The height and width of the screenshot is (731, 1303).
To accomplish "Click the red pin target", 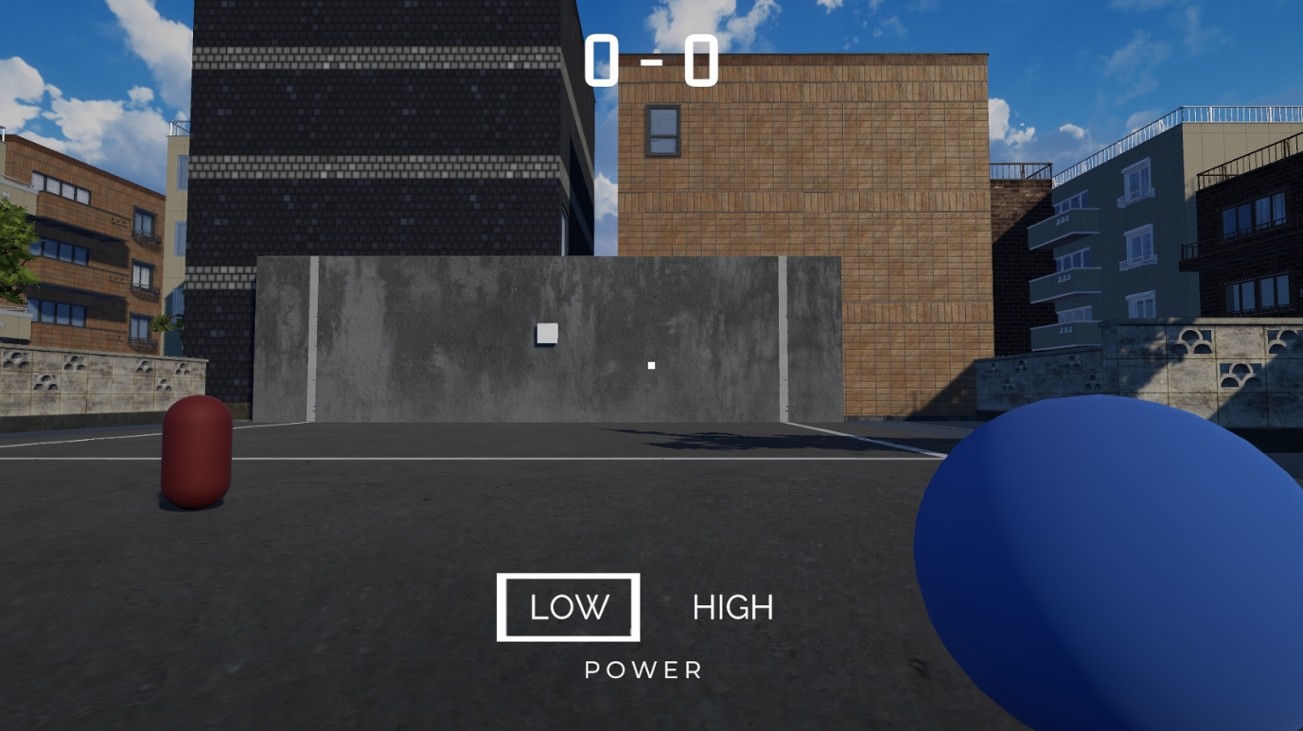I will click(x=194, y=450).
